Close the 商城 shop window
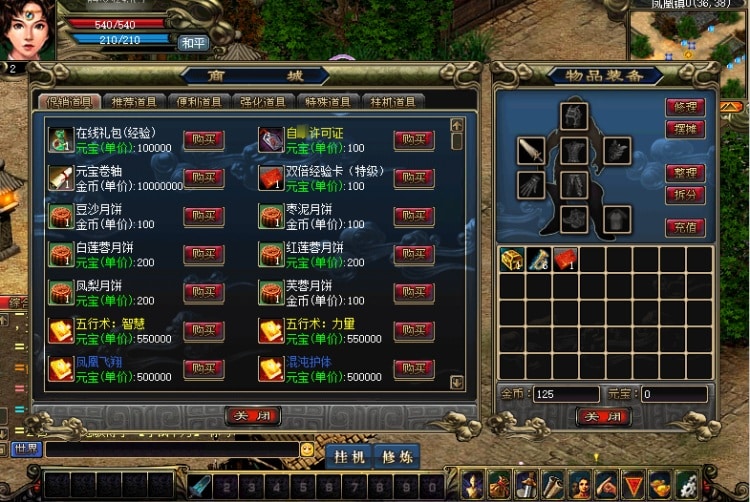The width and height of the screenshot is (750, 502). pos(252,416)
